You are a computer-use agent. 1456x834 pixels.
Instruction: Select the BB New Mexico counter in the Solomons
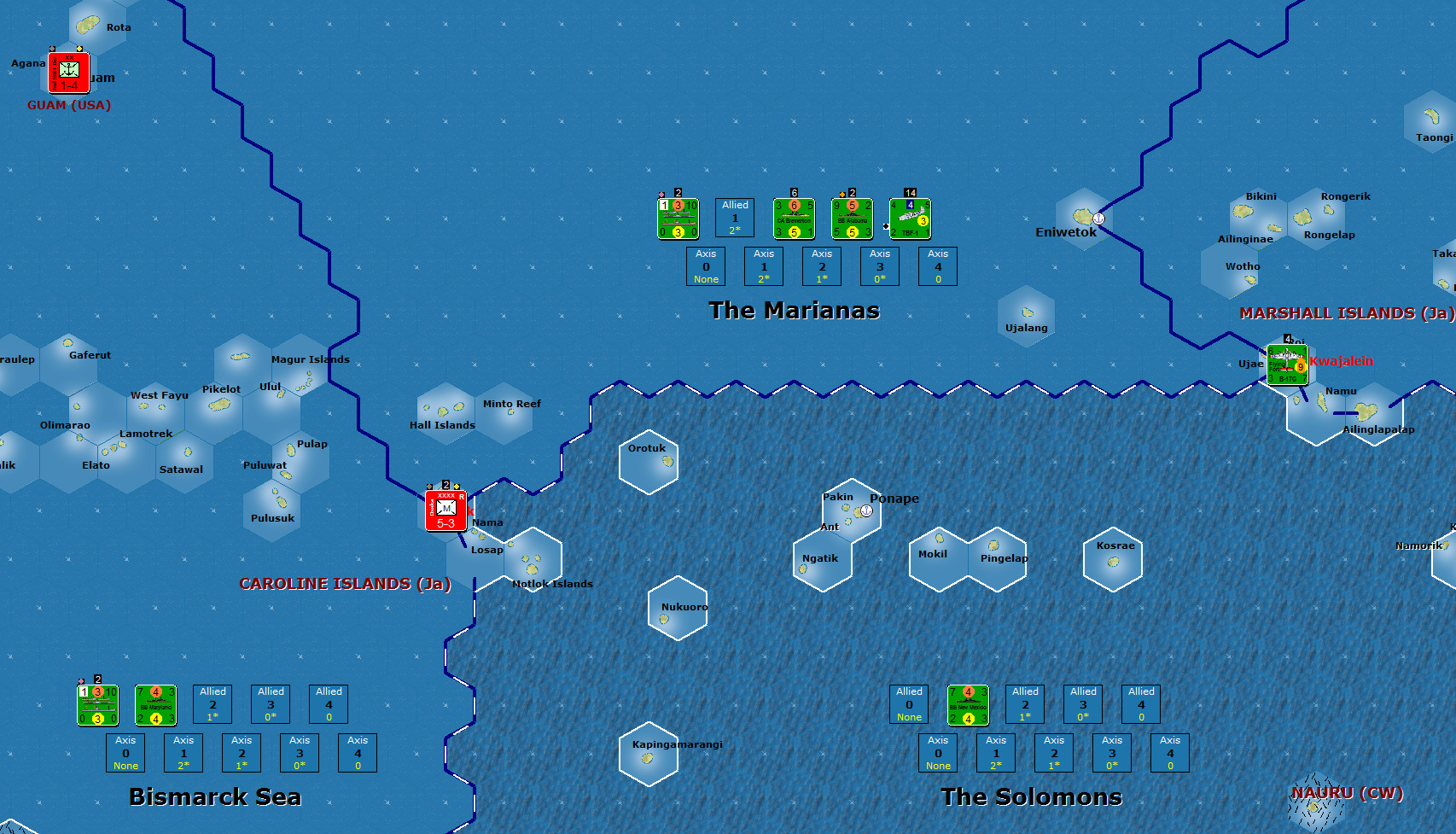[968, 704]
